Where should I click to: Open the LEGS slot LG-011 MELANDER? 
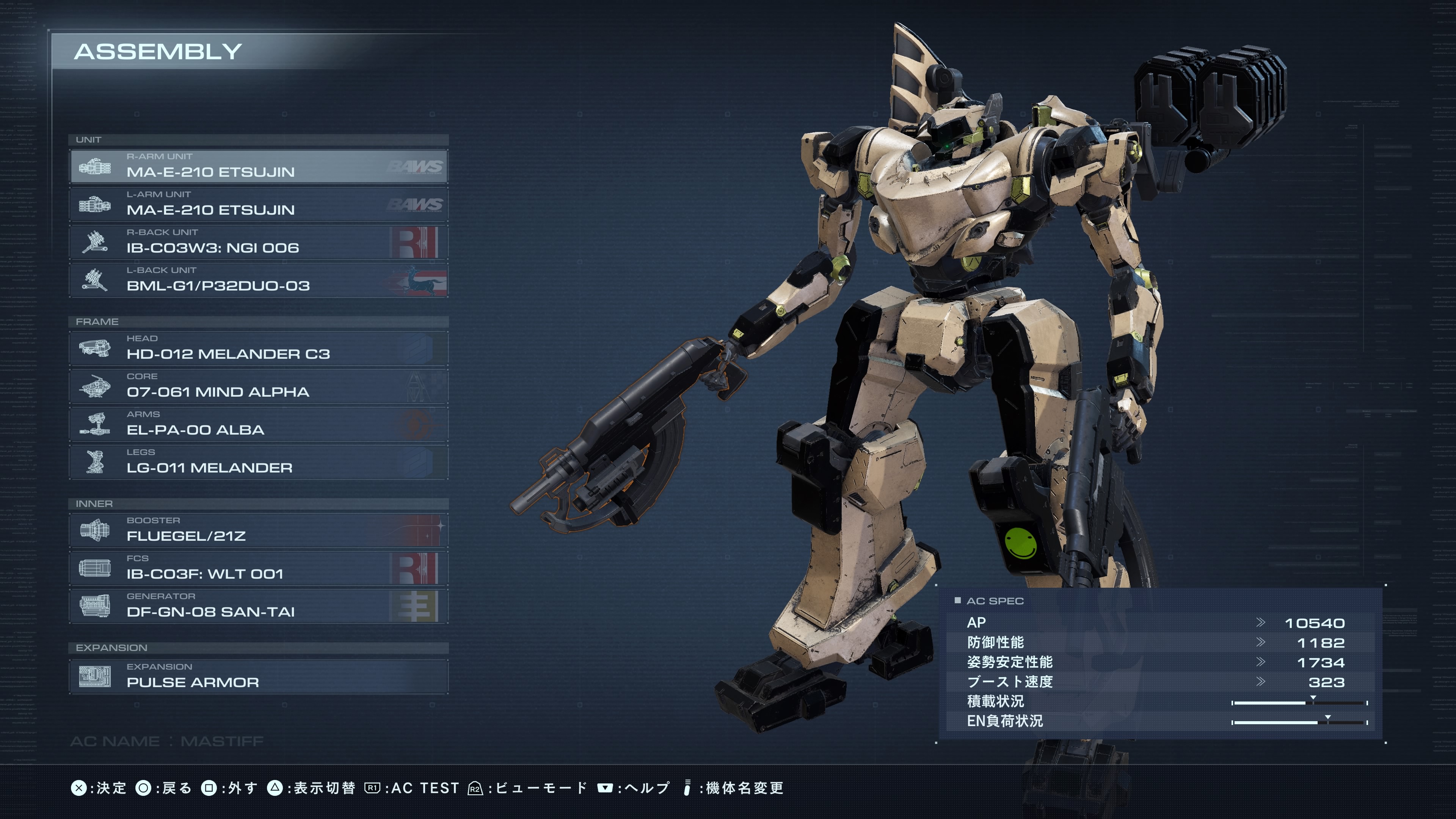click(259, 462)
